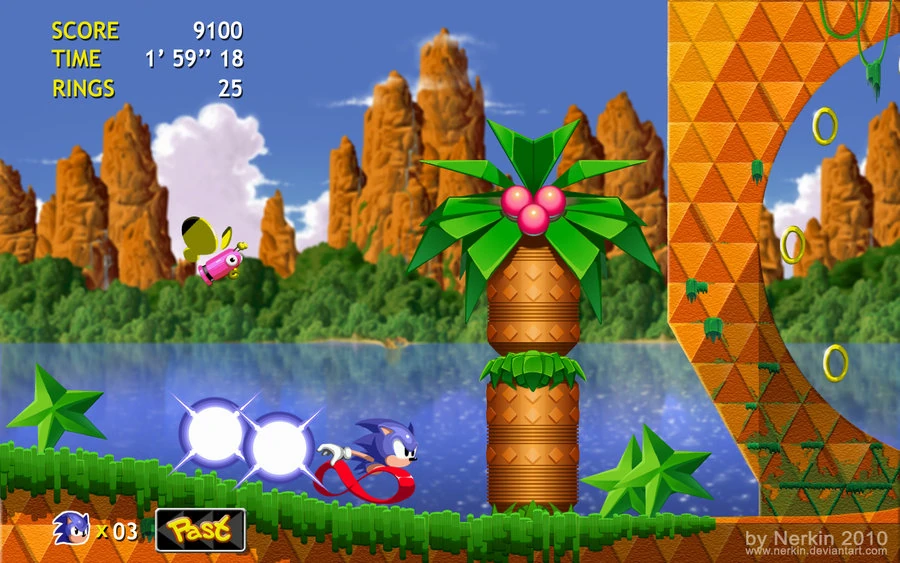This screenshot has height=563, width=900.
Task: Click the Sonic head lives icon
Action: [71, 528]
